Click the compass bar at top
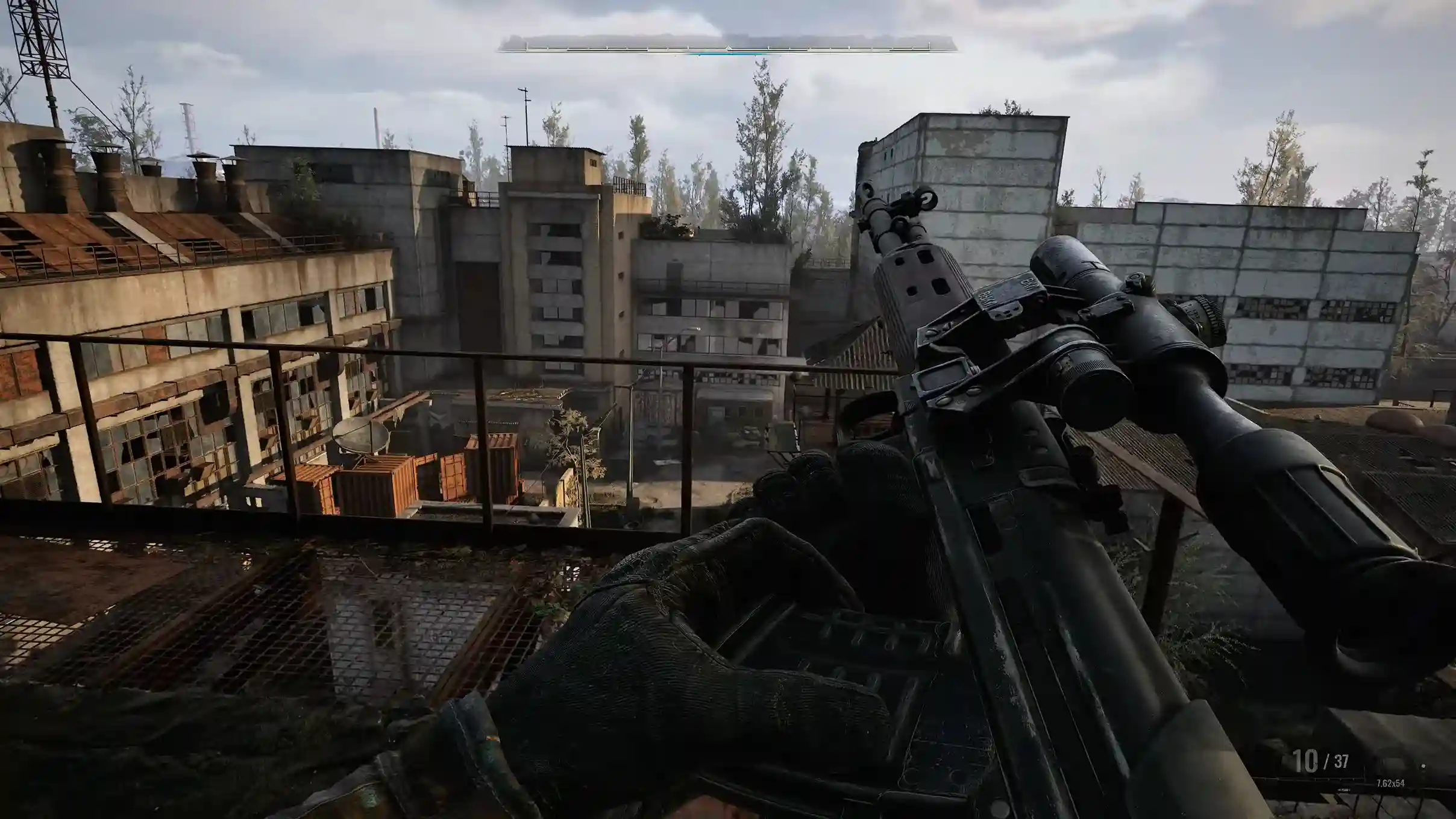 pos(727,45)
